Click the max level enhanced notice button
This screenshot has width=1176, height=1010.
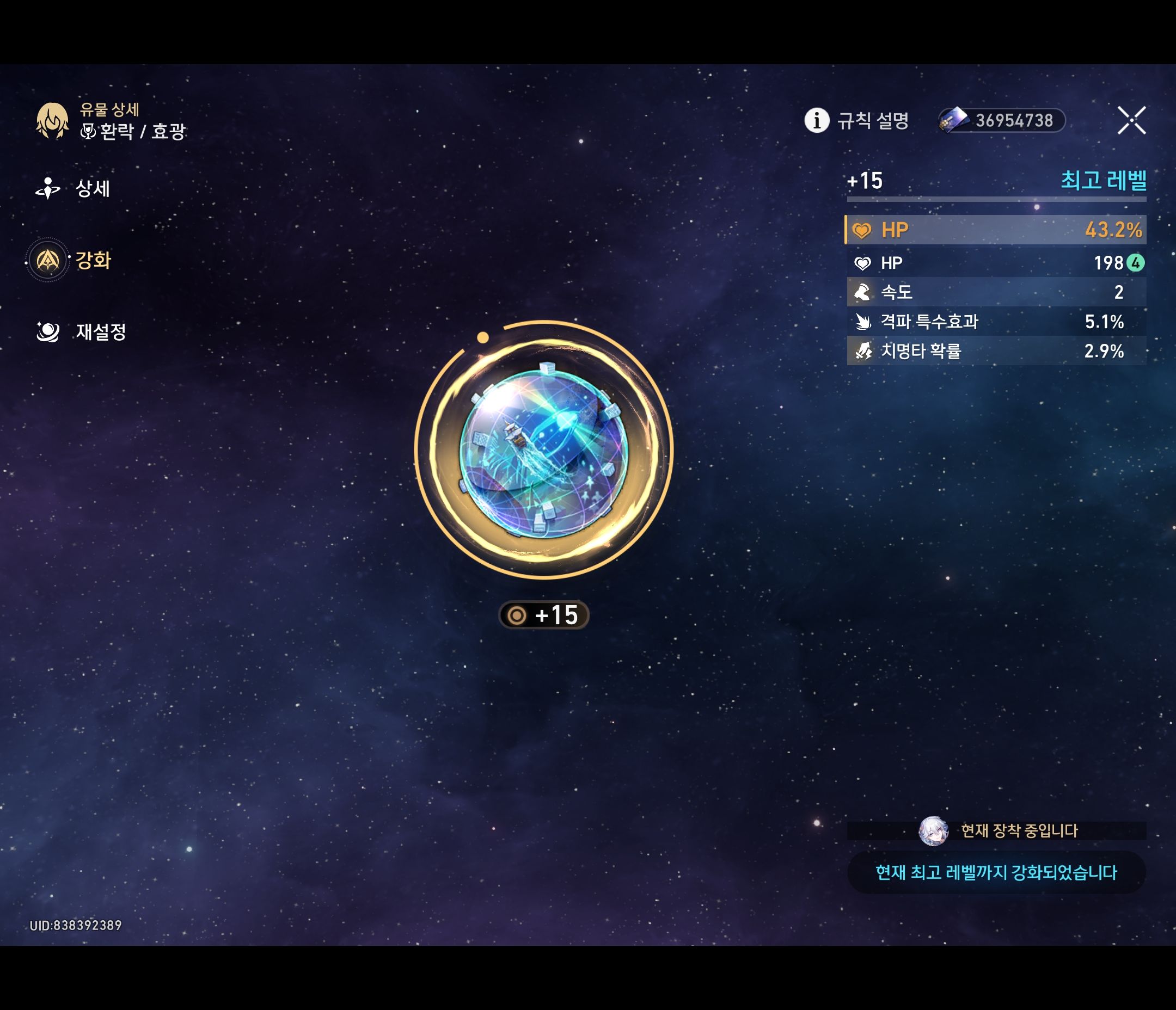pyautogui.click(x=996, y=872)
